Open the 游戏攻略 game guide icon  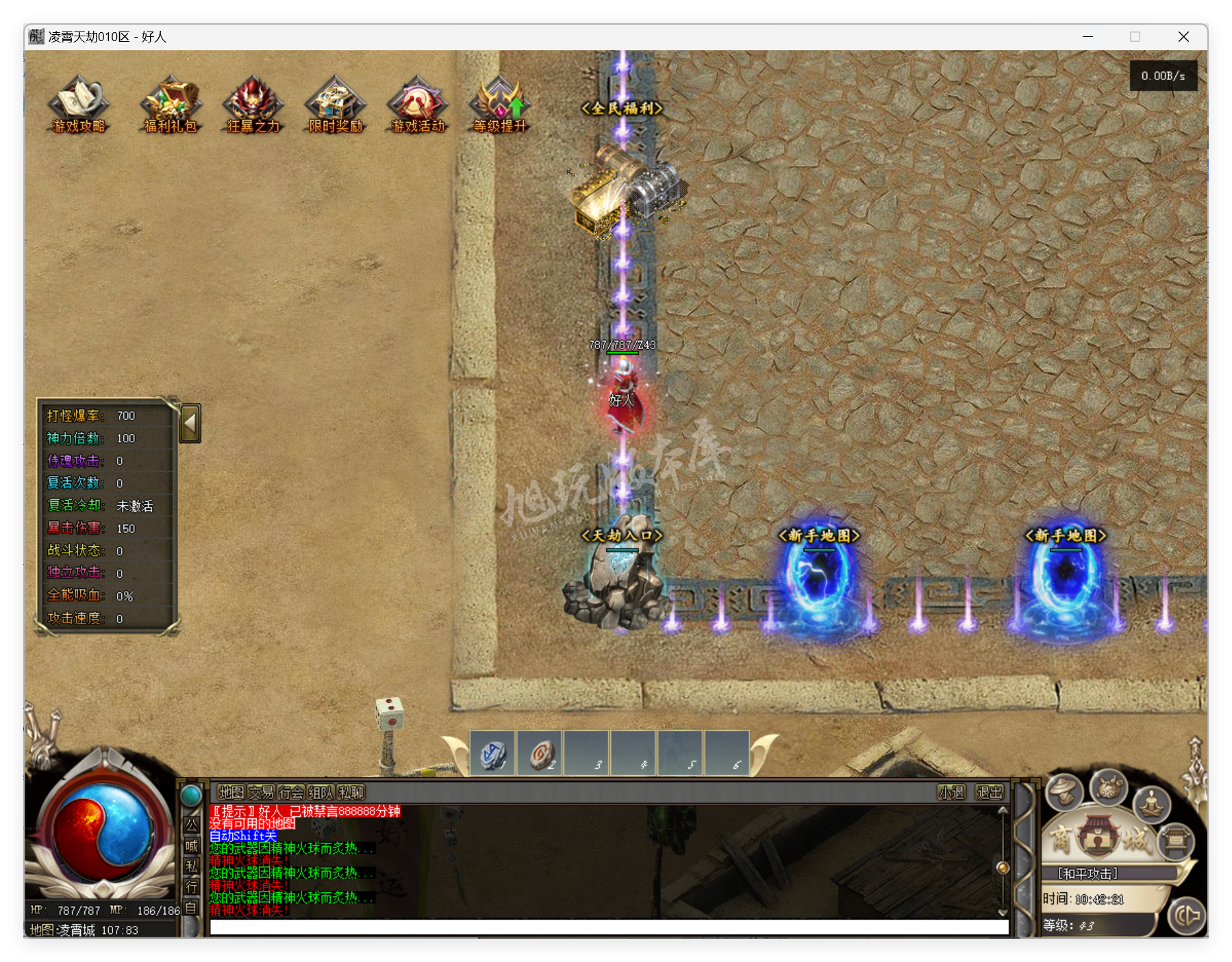(x=78, y=103)
